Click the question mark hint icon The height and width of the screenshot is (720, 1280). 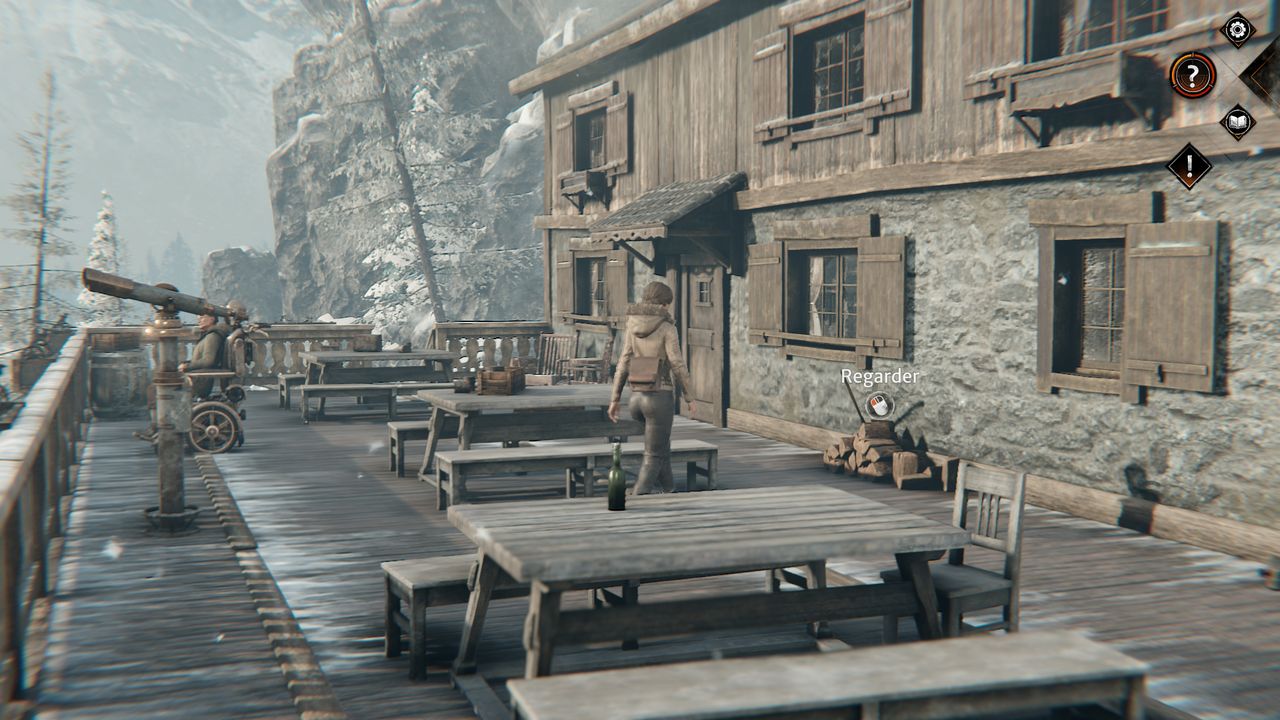(x=1192, y=75)
